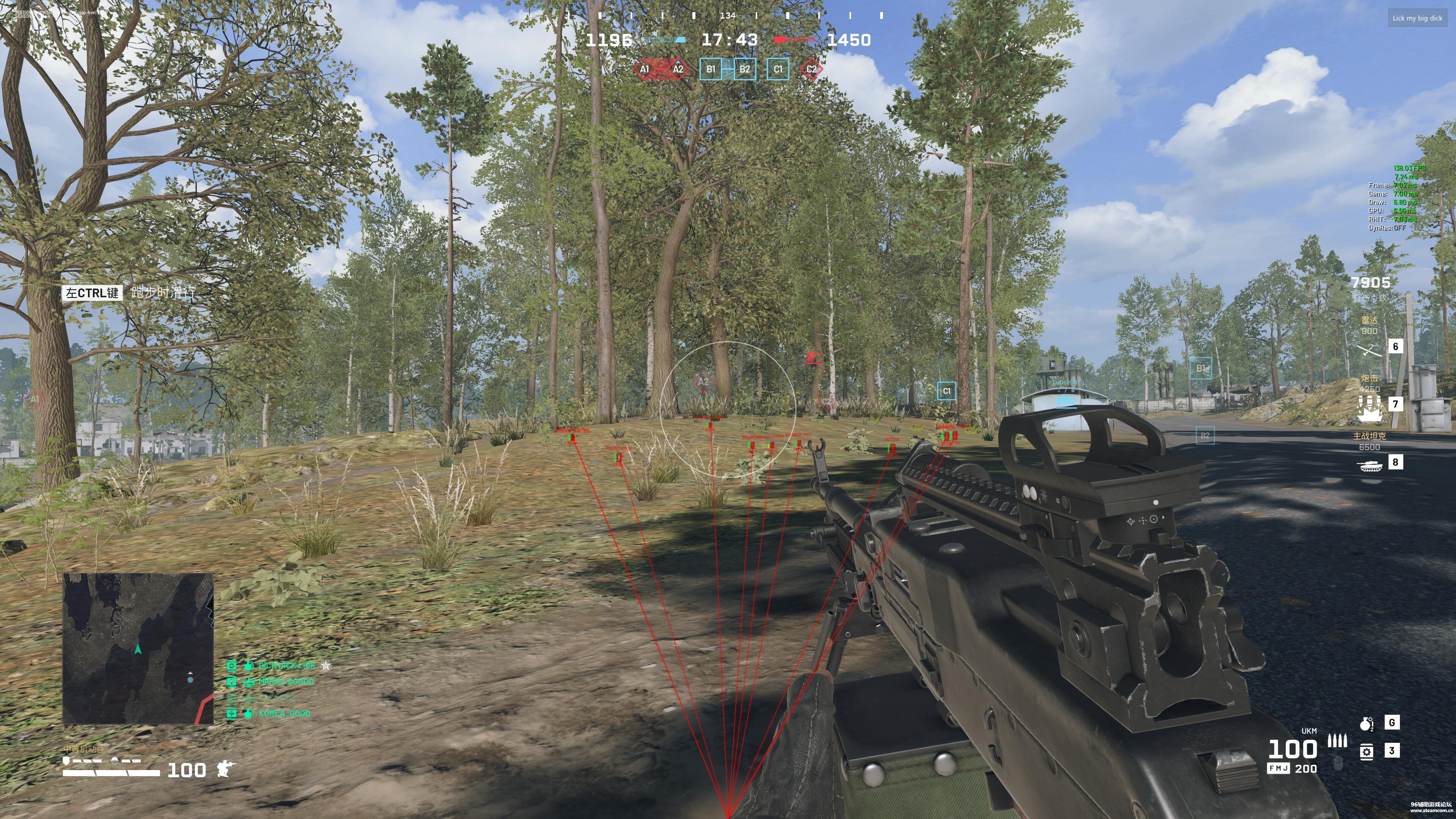Call in the 雷达 radar support
The image size is (1456, 819).
click(1370, 350)
